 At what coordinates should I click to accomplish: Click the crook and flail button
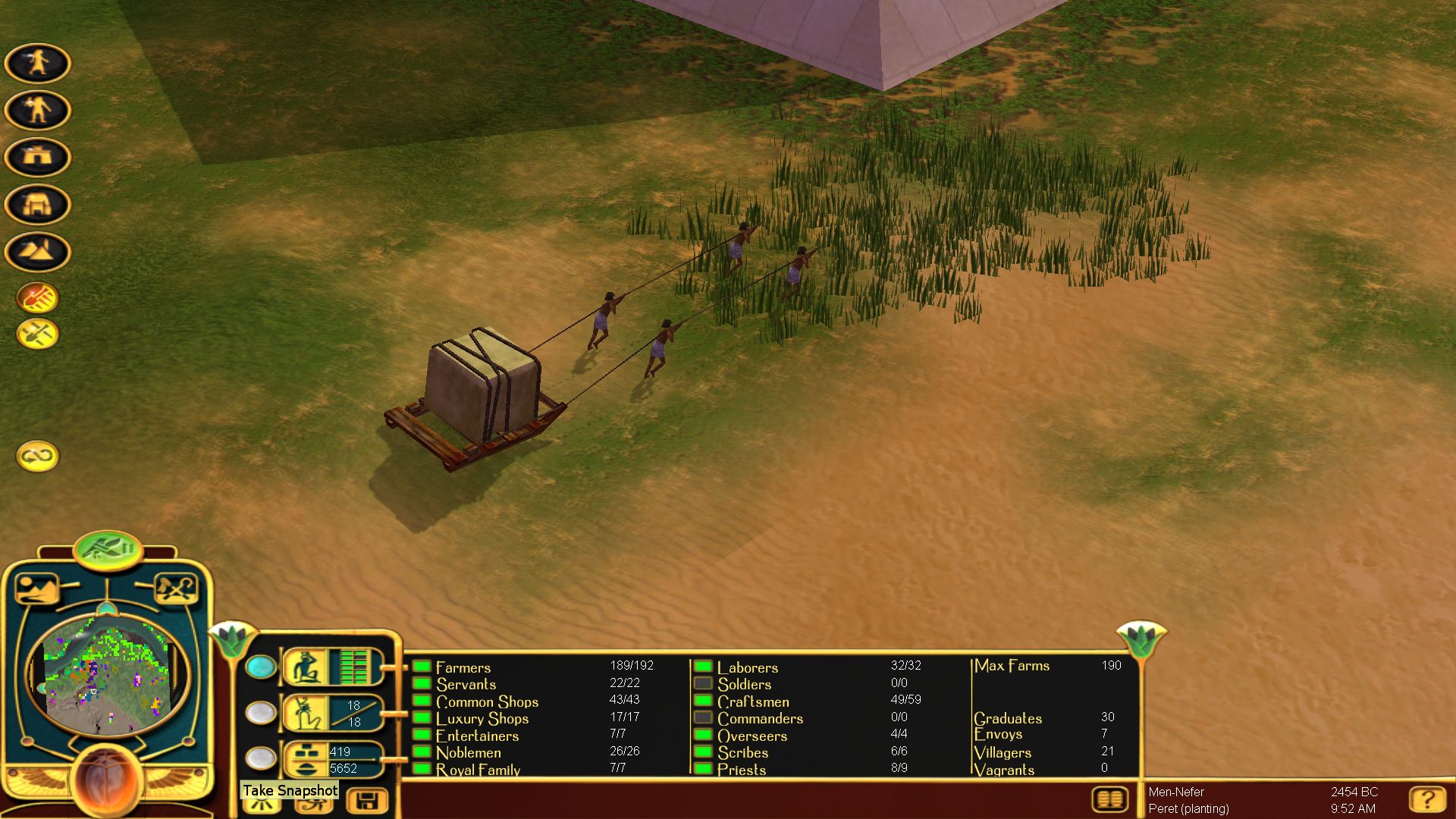pos(176,588)
